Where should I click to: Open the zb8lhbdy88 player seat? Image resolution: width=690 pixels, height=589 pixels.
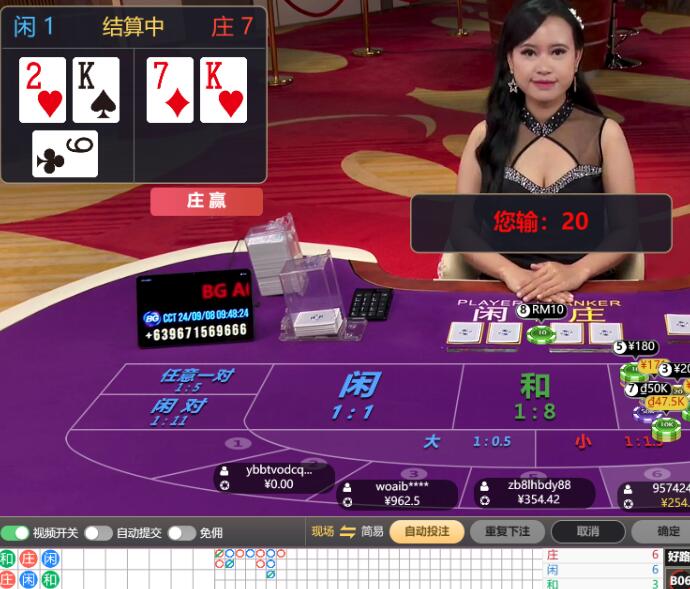534,492
